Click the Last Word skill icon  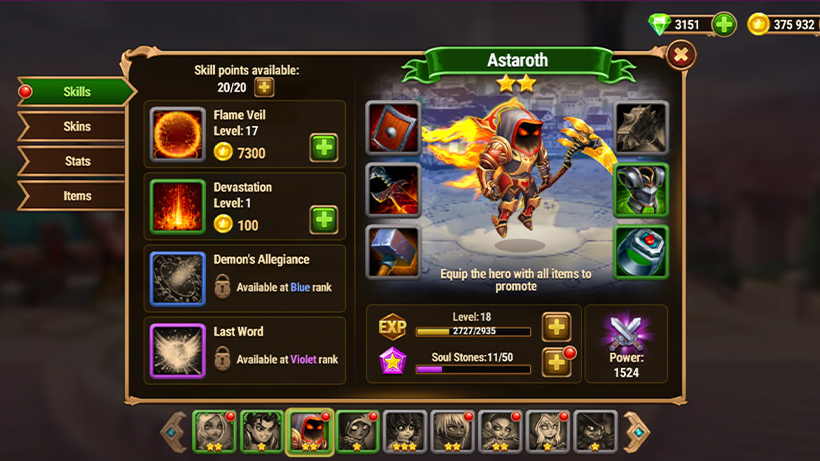(178, 351)
